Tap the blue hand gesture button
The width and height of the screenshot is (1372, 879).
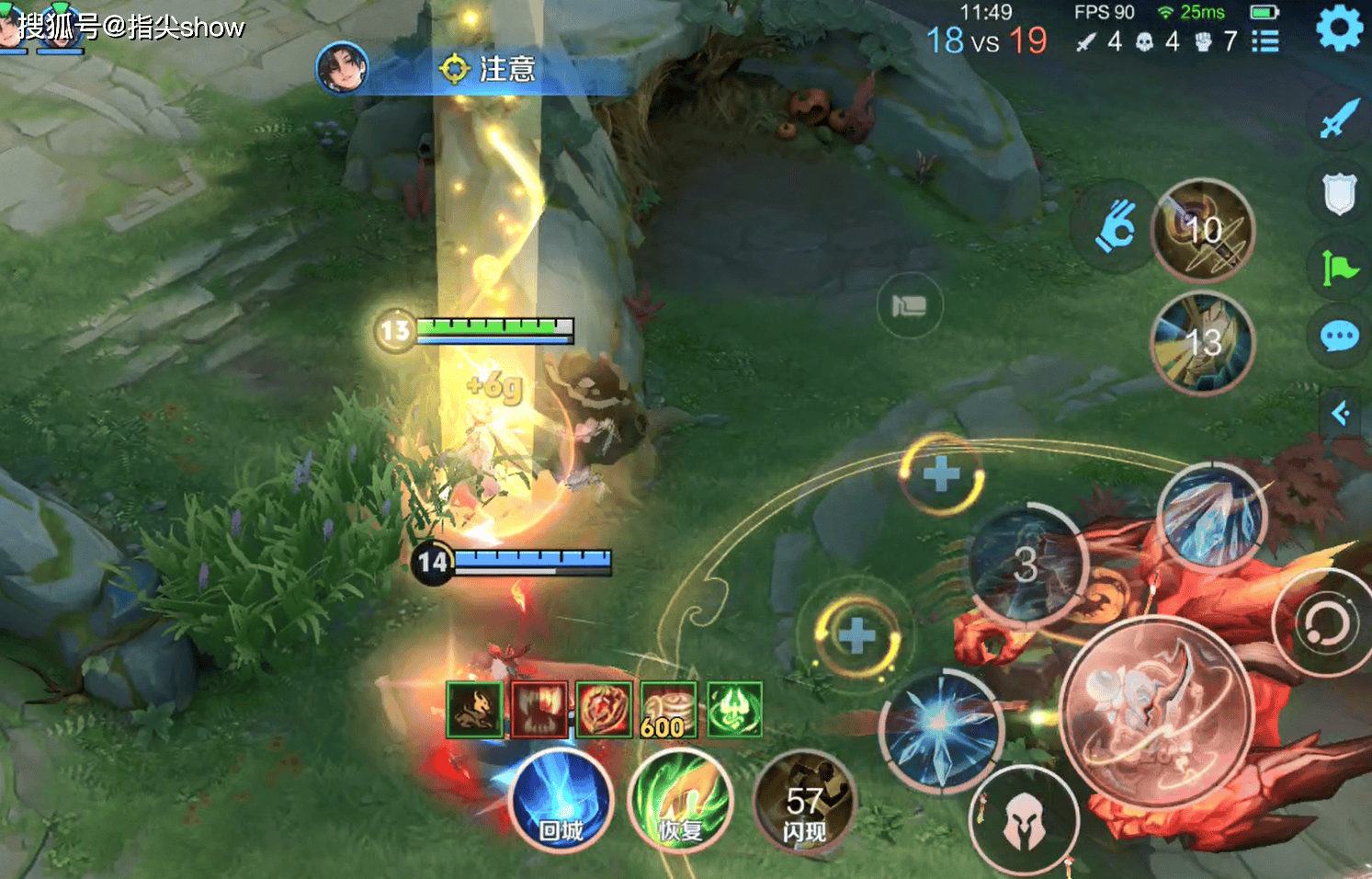pyautogui.click(x=1116, y=226)
